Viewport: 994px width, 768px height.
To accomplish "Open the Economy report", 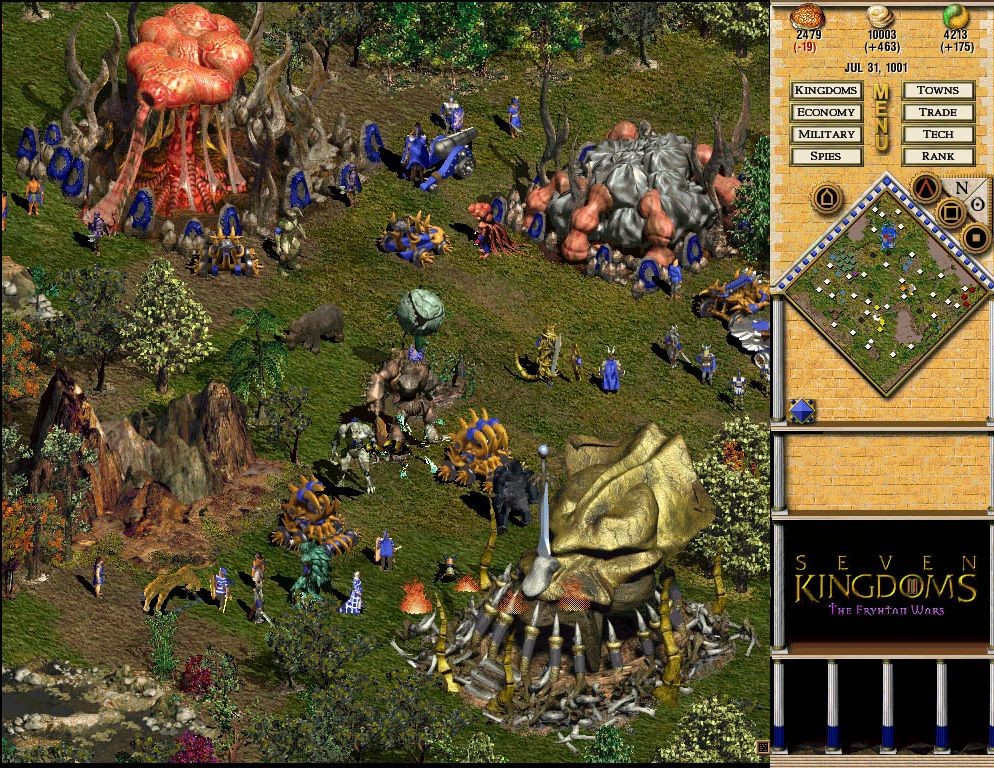I will coord(826,113).
